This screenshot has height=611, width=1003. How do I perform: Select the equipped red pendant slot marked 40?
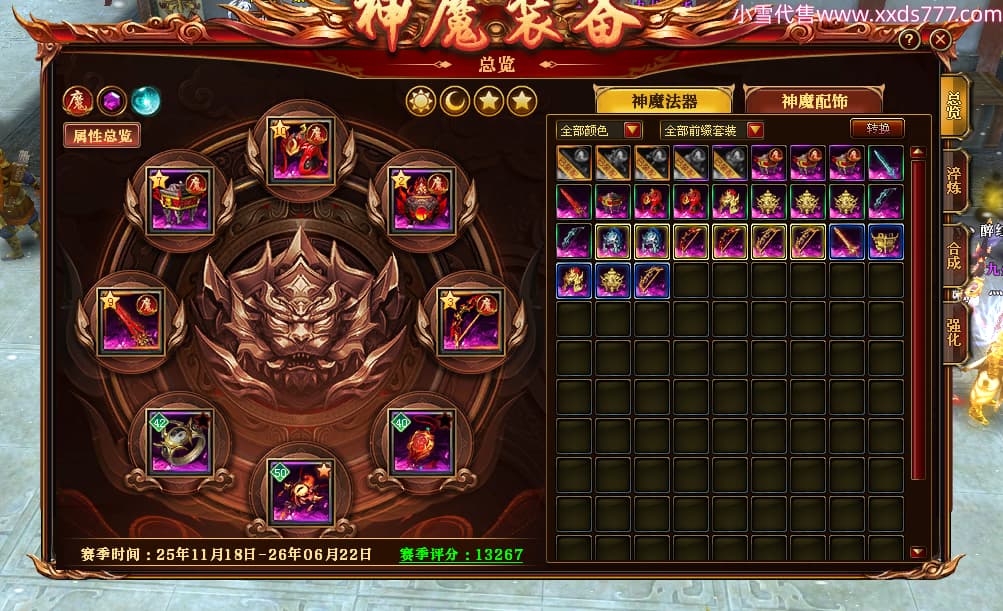[x=421, y=441]
